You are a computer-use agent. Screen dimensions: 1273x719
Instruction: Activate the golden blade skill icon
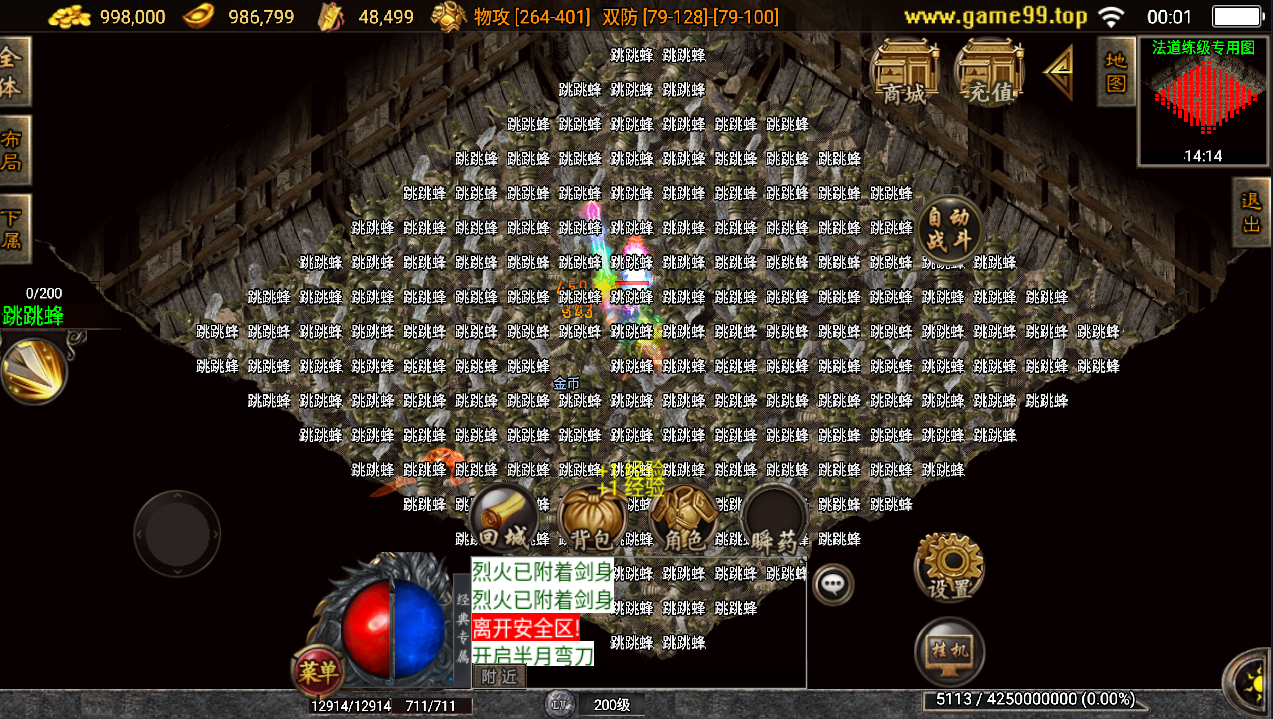(x=33, y=370)
